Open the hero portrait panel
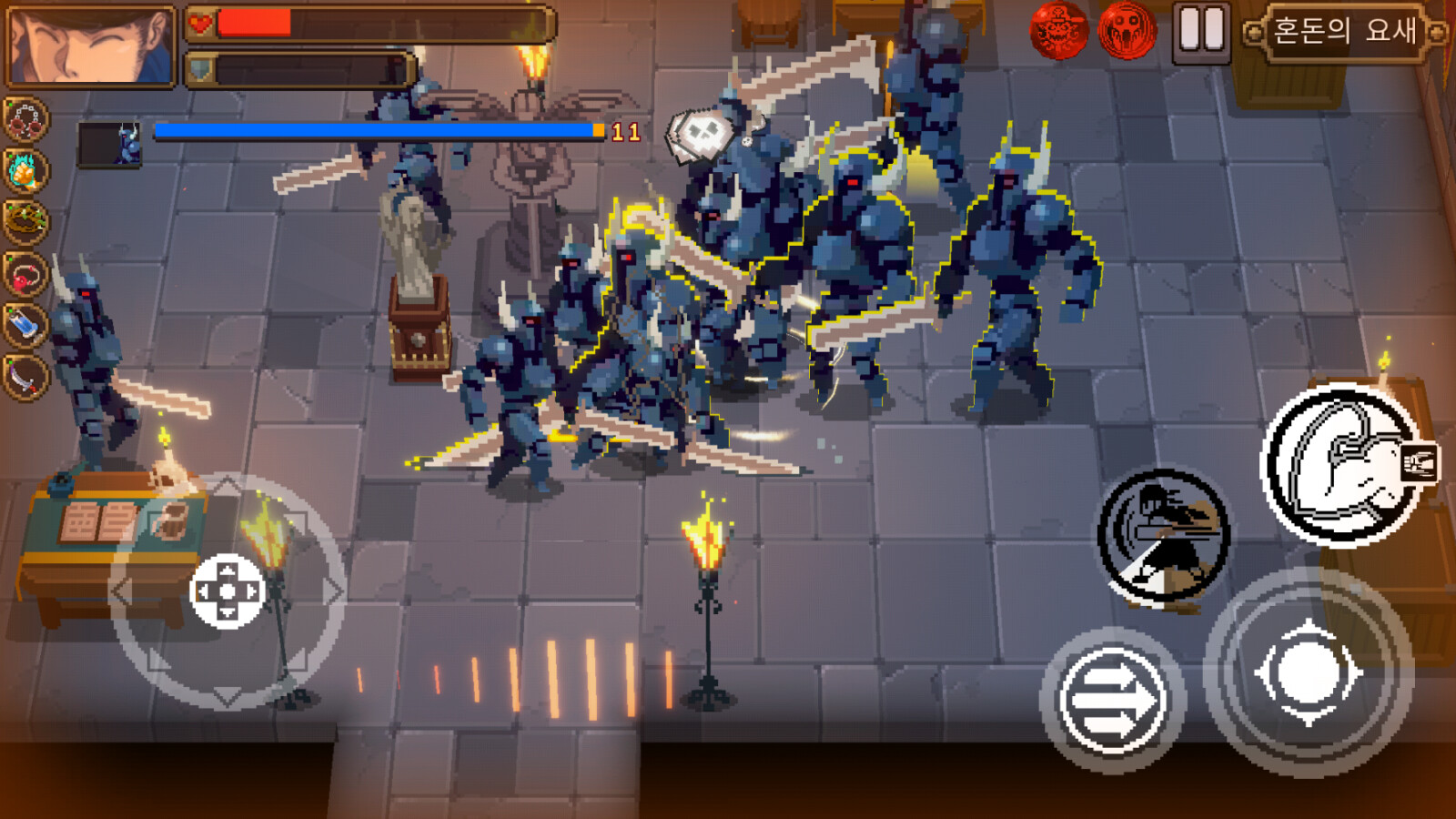Screen dimensions: 1456x819 pyautogui.click(x=89, y=45)
